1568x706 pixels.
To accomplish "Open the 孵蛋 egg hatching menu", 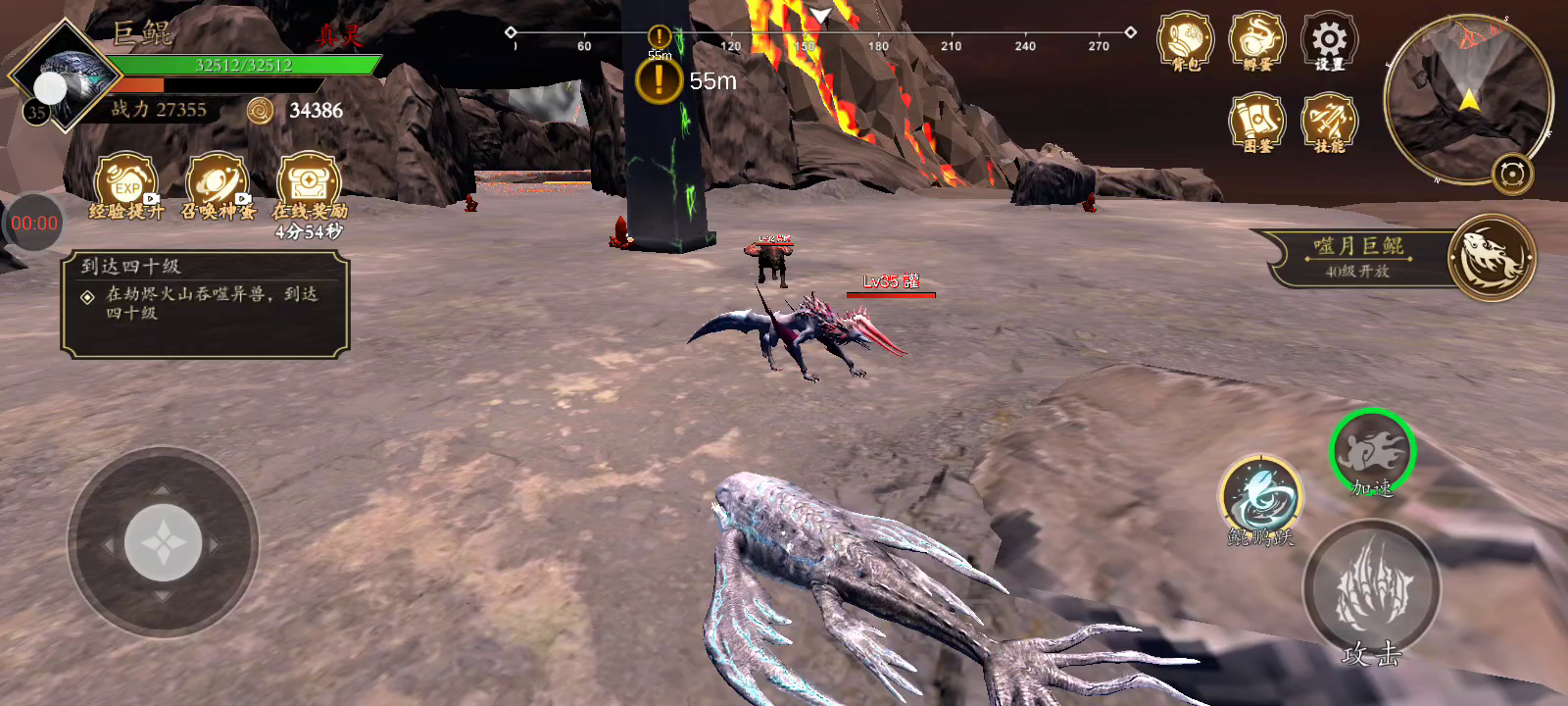I will 1256,40.
